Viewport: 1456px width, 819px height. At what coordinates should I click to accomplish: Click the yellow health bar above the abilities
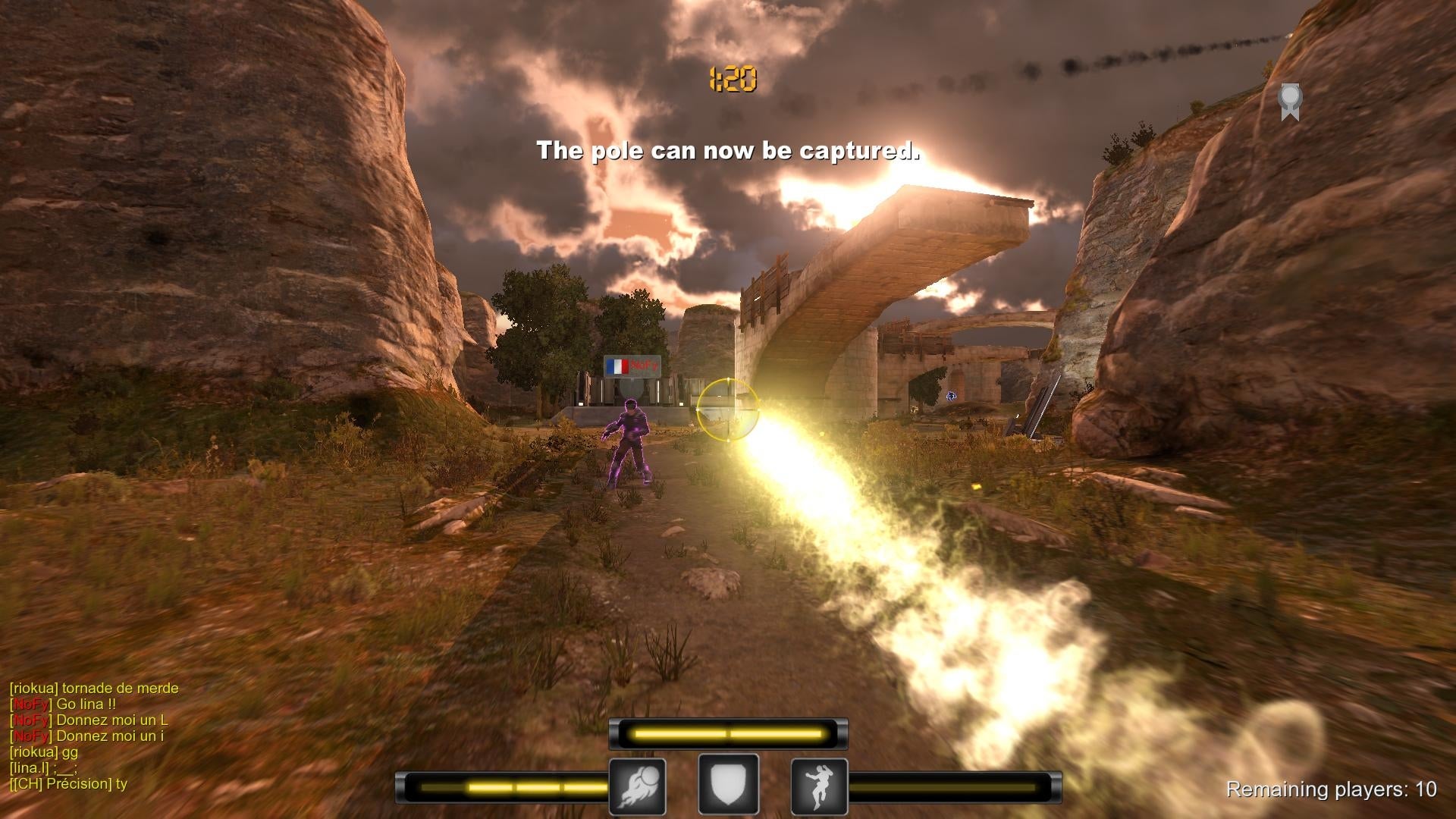coord(727,733)
